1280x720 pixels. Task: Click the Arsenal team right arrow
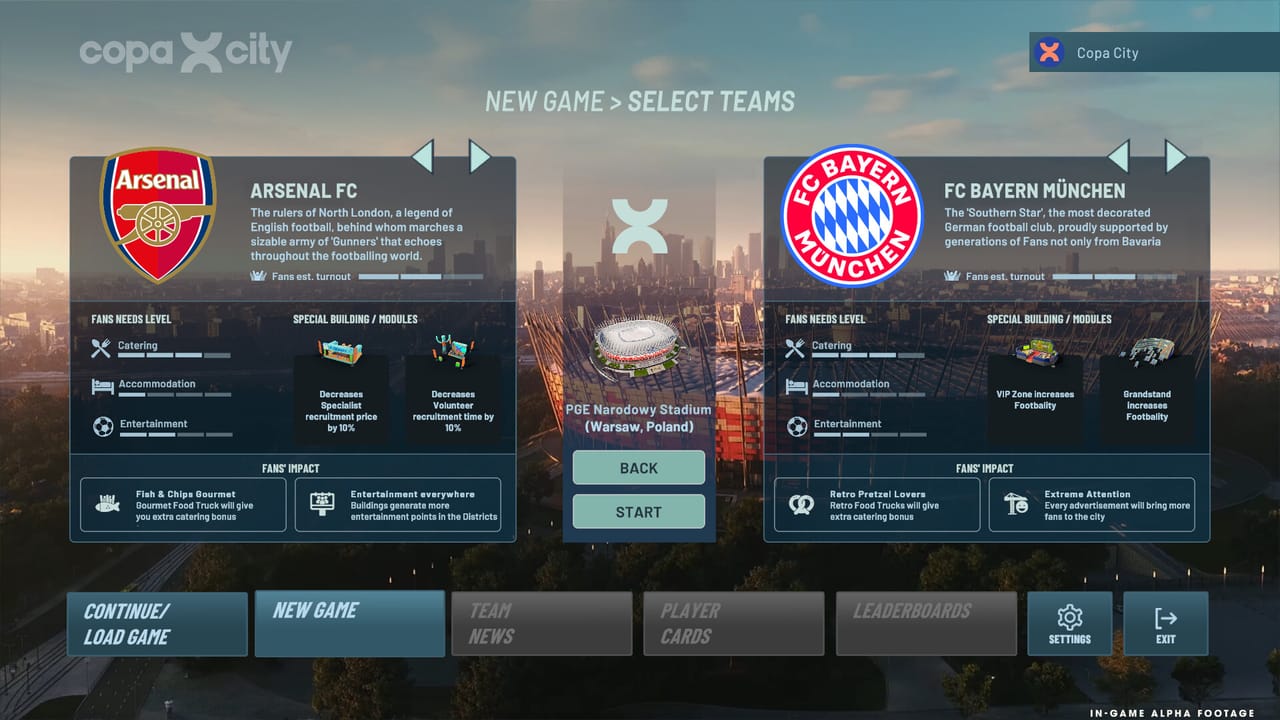[x=478, y=157]
